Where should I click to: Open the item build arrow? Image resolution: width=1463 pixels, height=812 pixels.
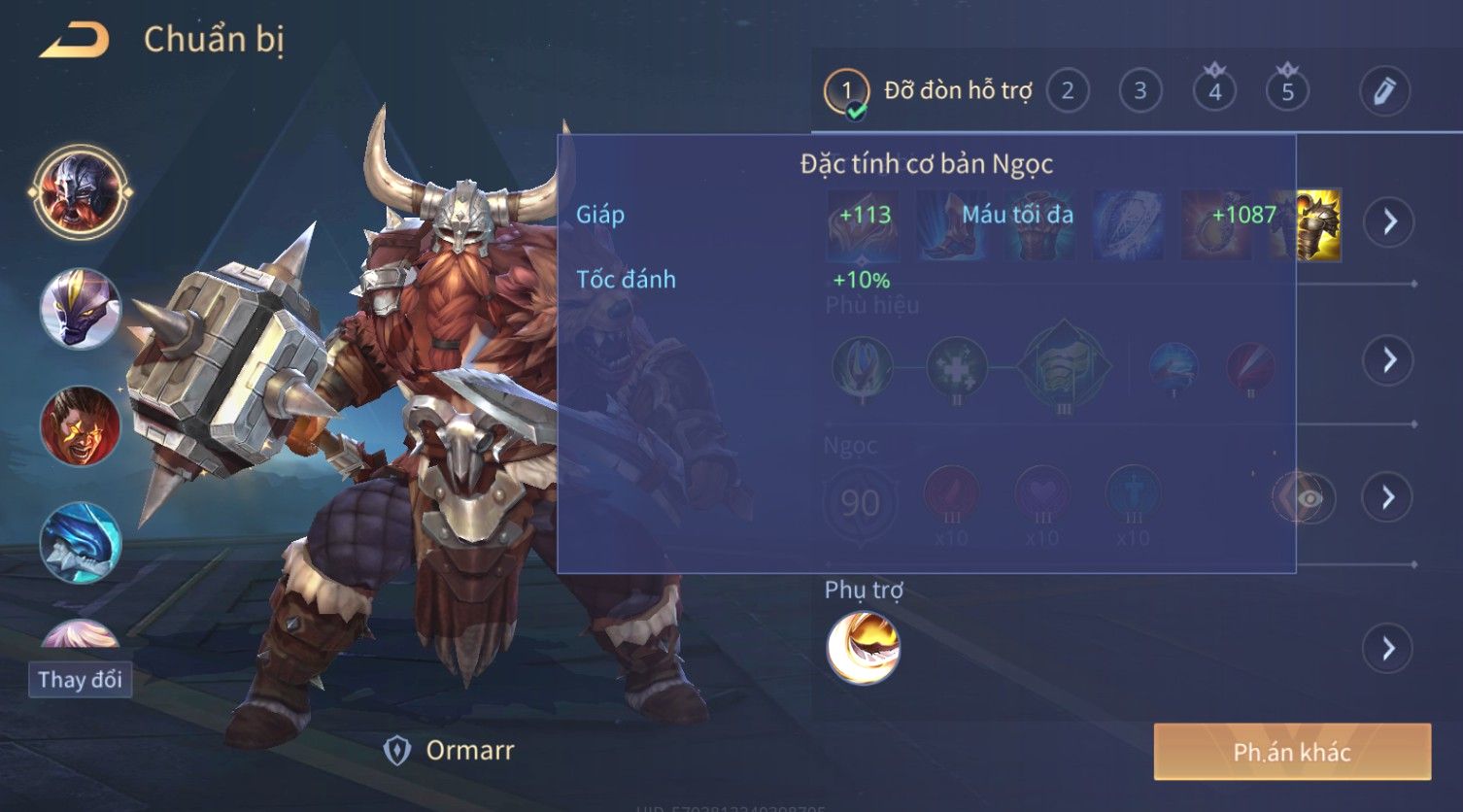tap(1389, 221)
